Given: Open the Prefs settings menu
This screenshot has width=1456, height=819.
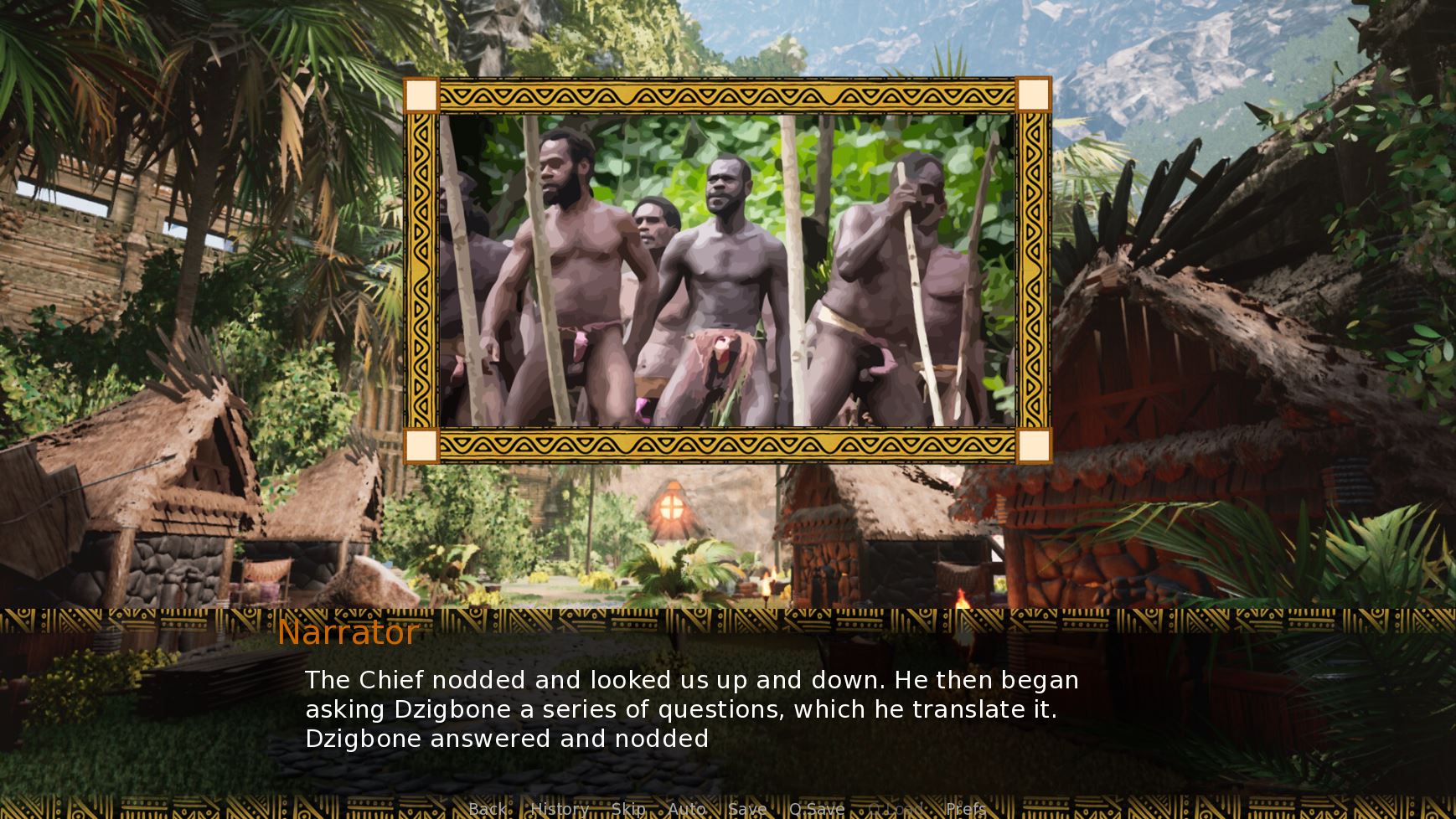Looking at the screenshot, I should tap(966, 809).
